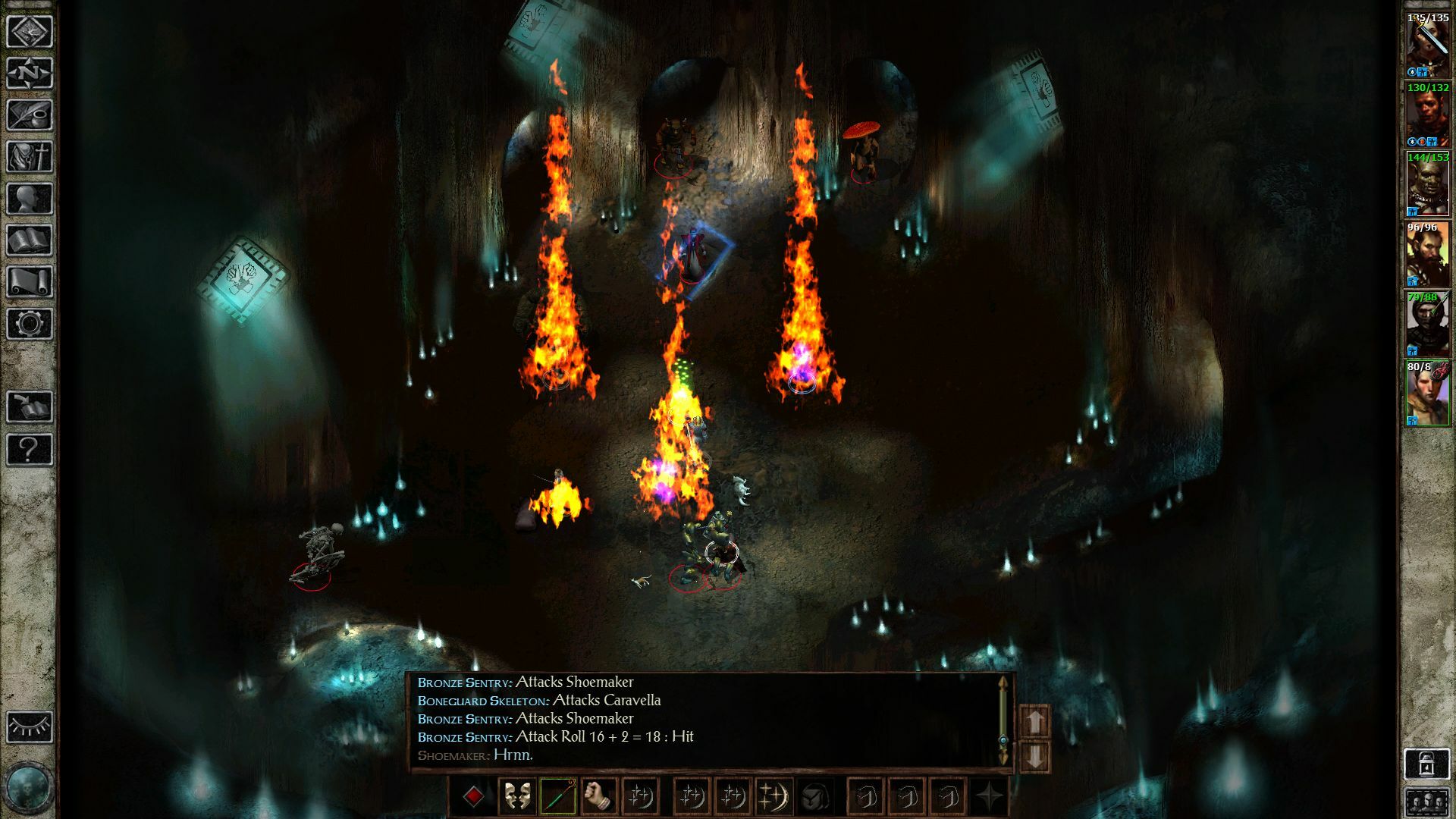Click the skull clock orb to pause
The width and height of the screenshot is (1456, 819).
coord(29,787)
